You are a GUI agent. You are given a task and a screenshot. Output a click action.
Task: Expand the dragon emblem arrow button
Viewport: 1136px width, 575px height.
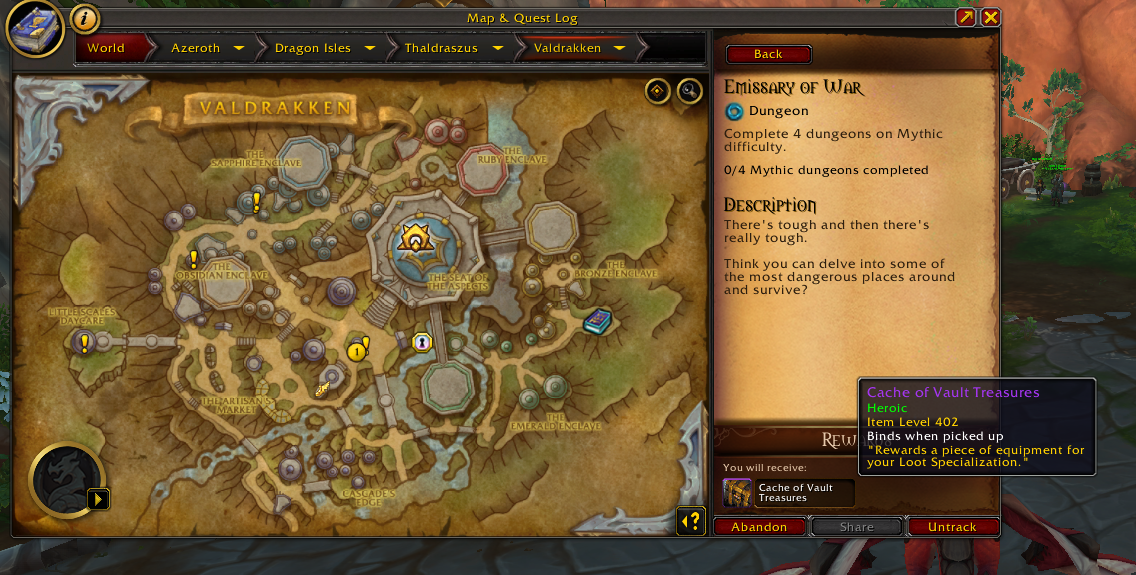pyautogui.click(x=97, y=498)
